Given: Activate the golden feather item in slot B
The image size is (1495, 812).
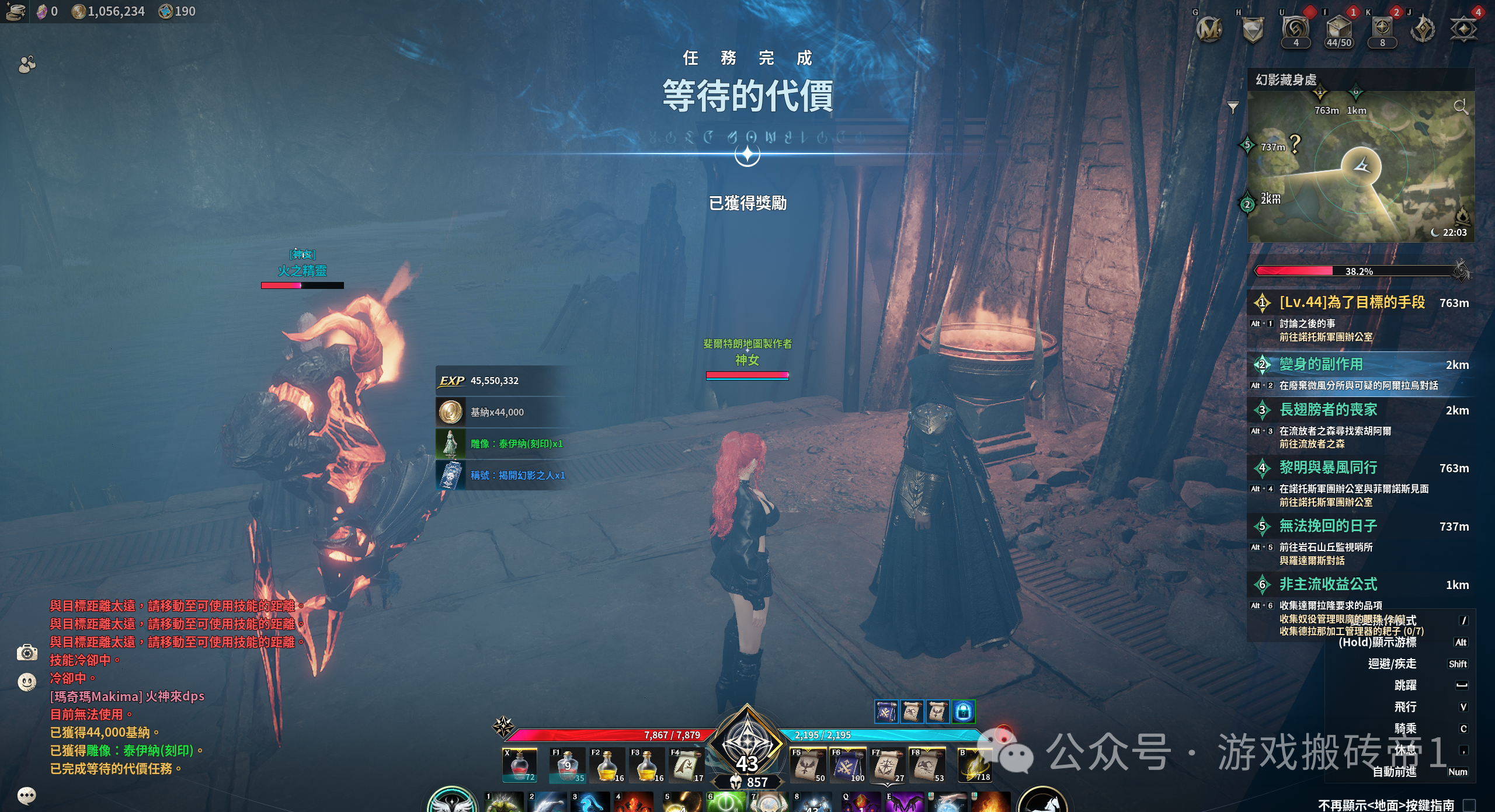Looking at the screenshot, I should [974, 766].
